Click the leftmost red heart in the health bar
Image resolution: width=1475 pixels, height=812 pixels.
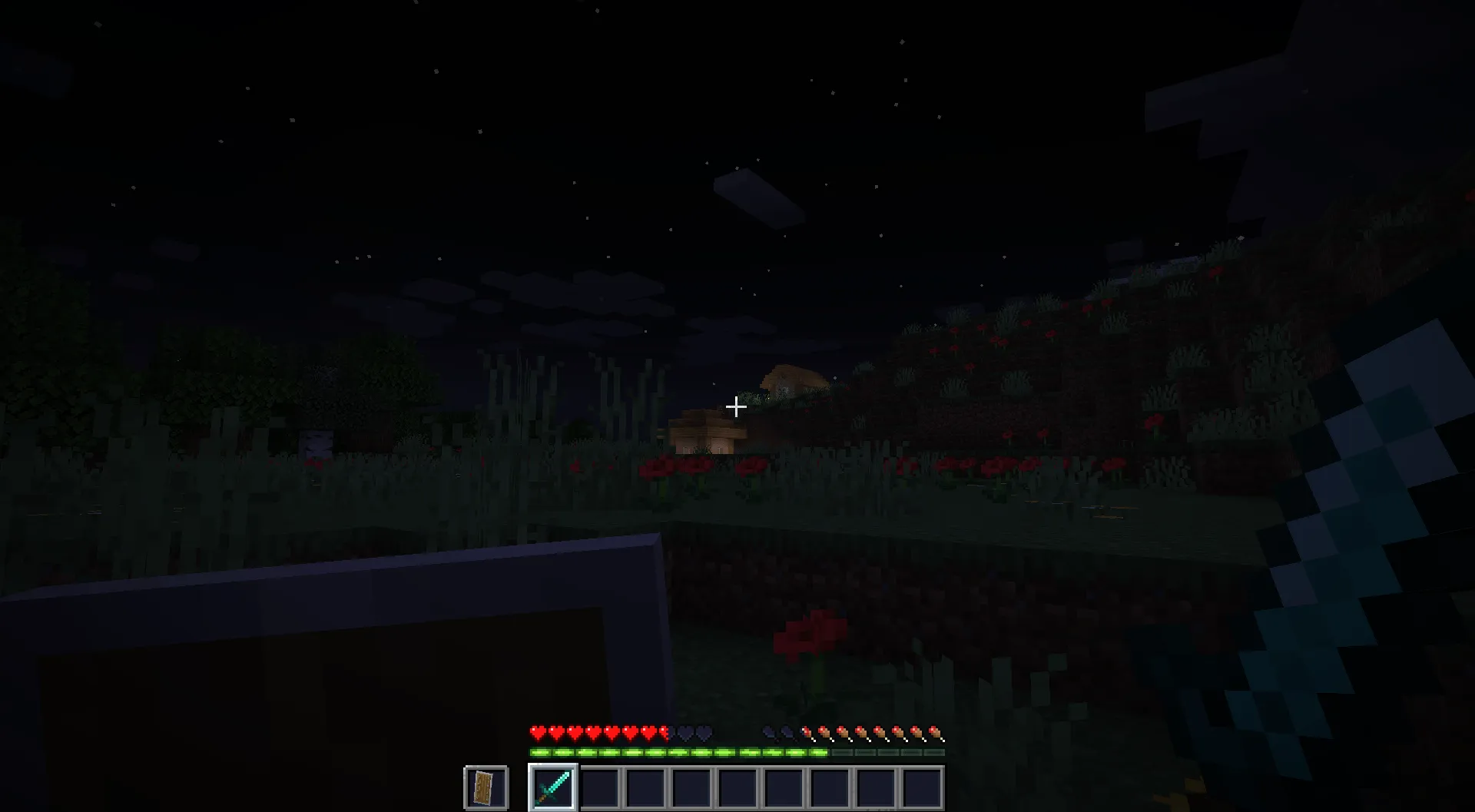point(536,732)
